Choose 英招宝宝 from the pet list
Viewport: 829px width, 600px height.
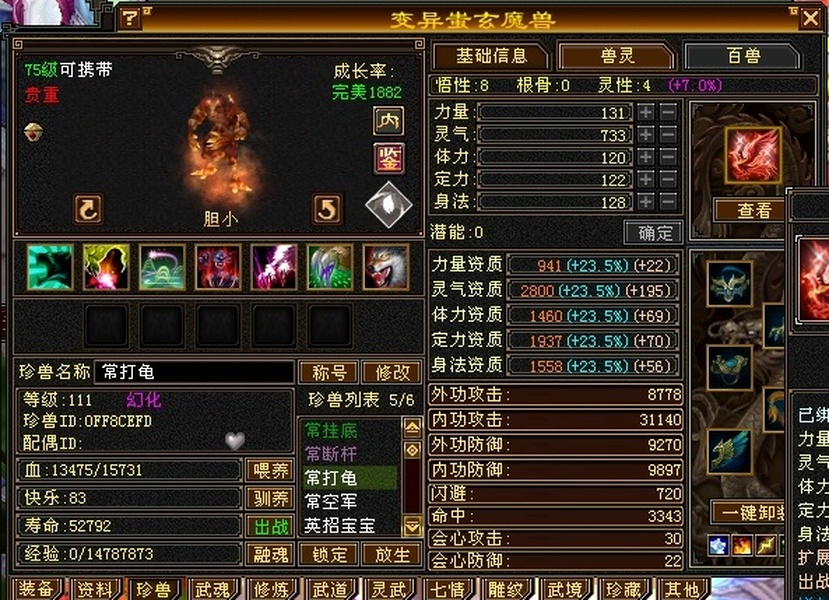340,525
